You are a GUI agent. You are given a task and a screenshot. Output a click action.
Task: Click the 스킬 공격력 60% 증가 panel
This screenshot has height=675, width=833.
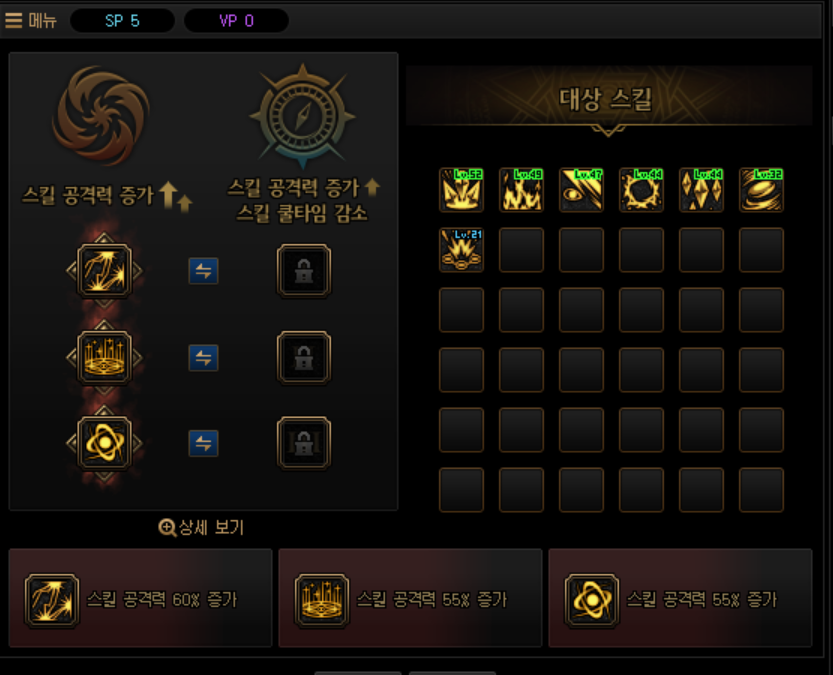140,598
